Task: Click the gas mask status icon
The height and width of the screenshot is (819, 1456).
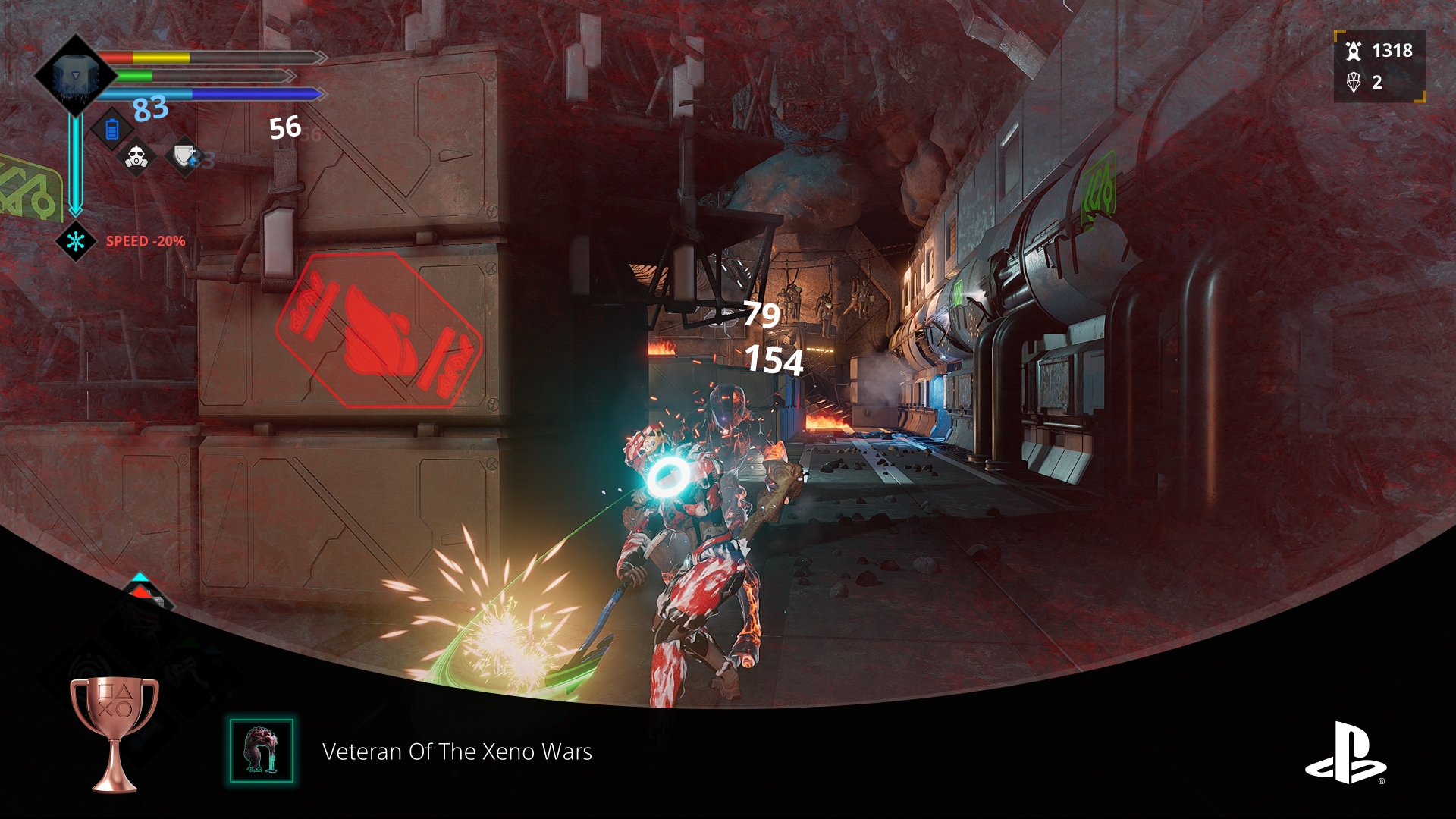Action: click(136, 158)
